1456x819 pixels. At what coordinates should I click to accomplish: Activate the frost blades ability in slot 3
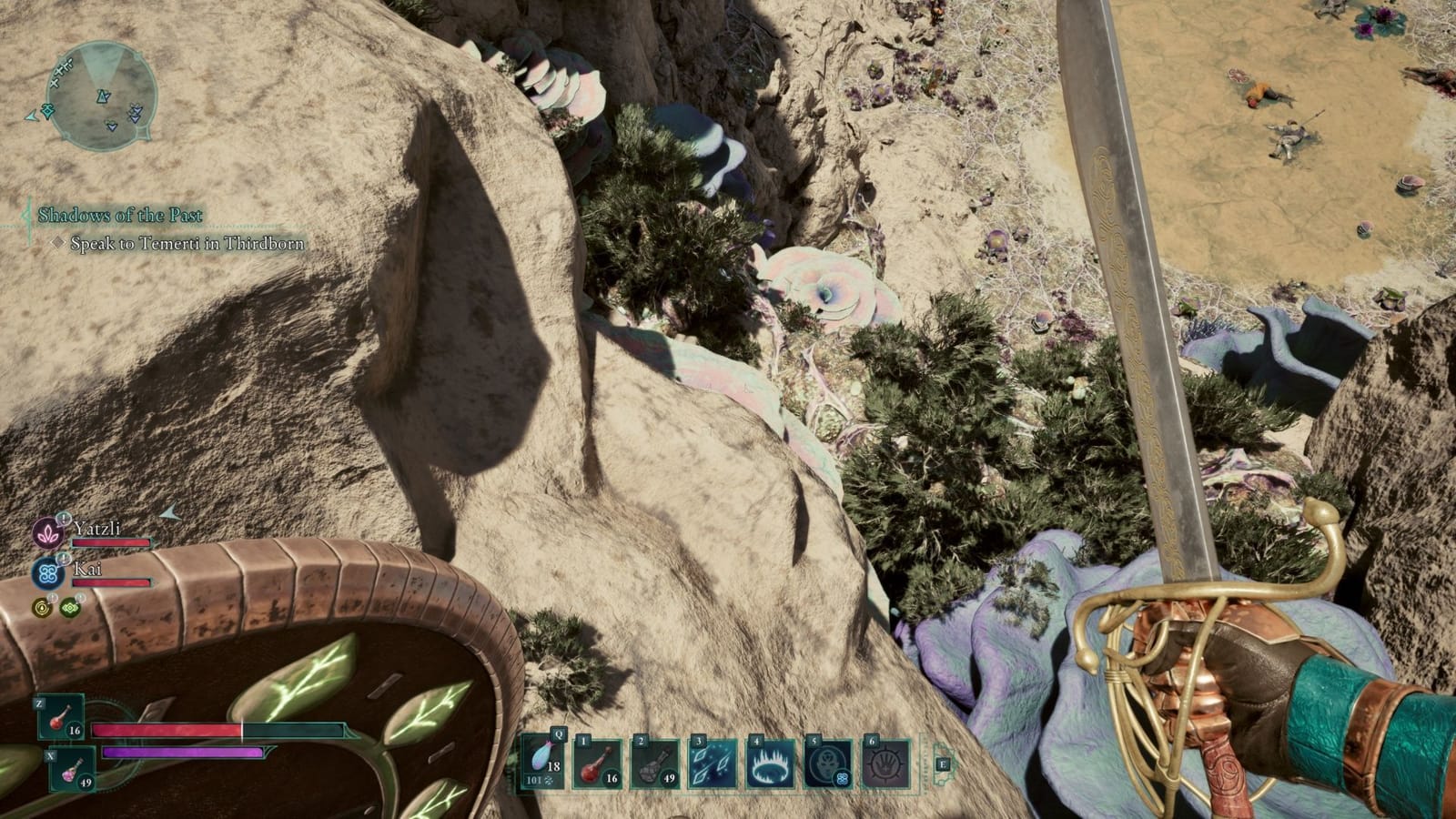(713, 763)
